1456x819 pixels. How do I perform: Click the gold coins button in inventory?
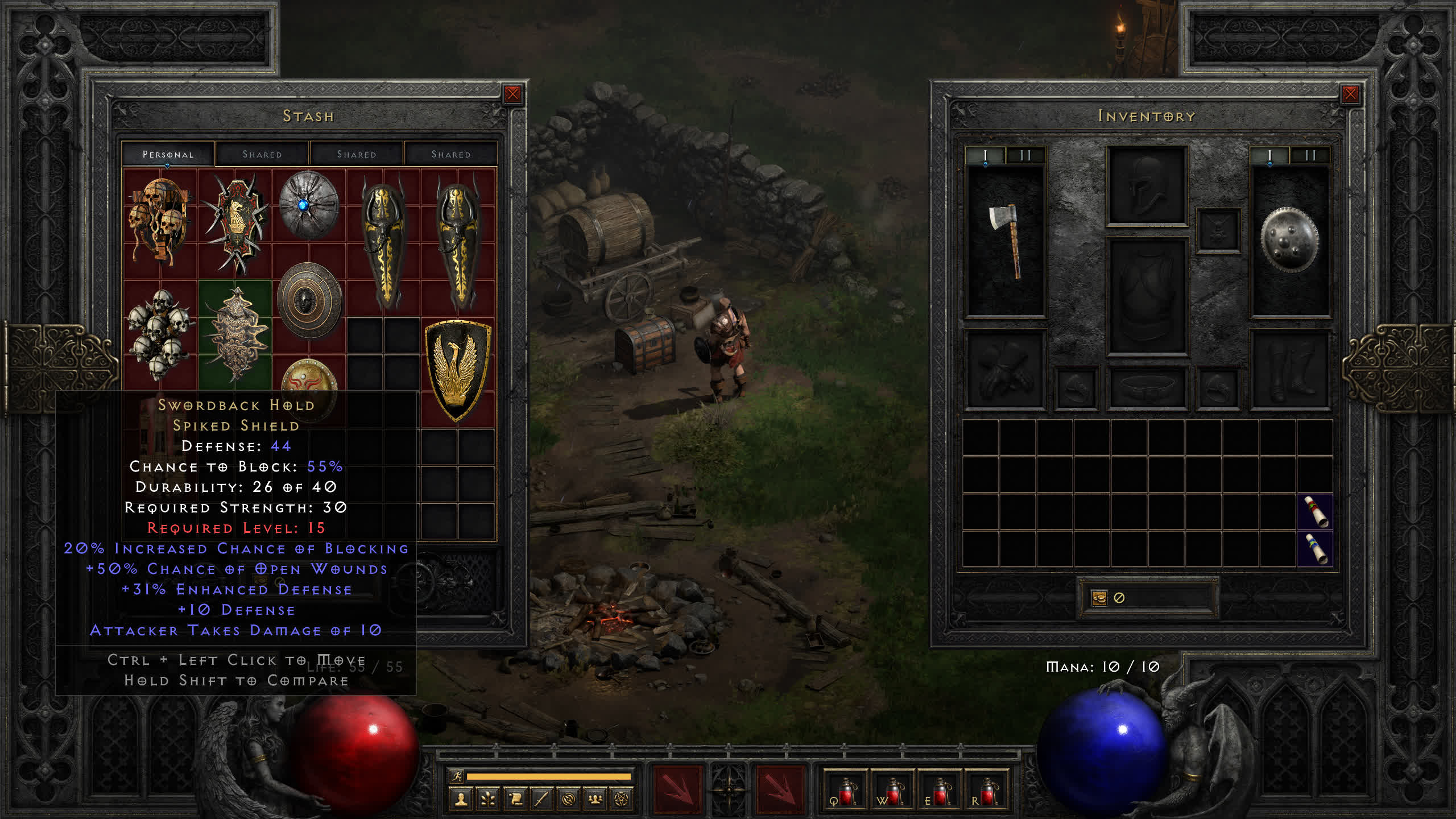[x=1099, y=598]
